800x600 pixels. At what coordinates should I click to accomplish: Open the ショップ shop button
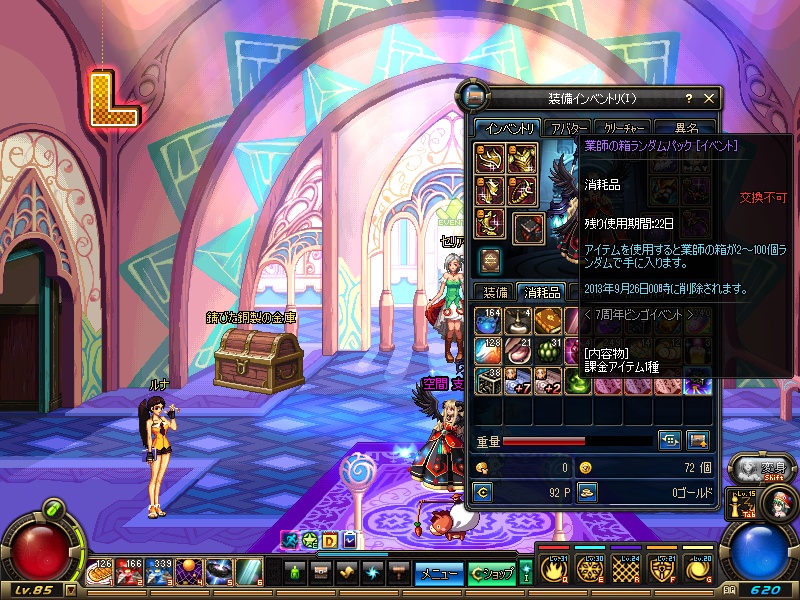(492, 573)
